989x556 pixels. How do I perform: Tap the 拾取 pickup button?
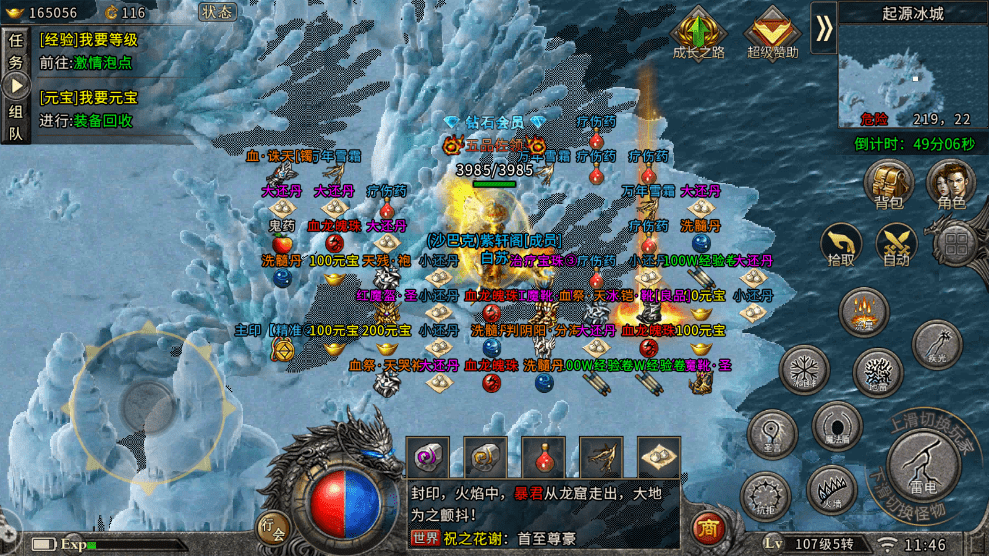(841, 243)
